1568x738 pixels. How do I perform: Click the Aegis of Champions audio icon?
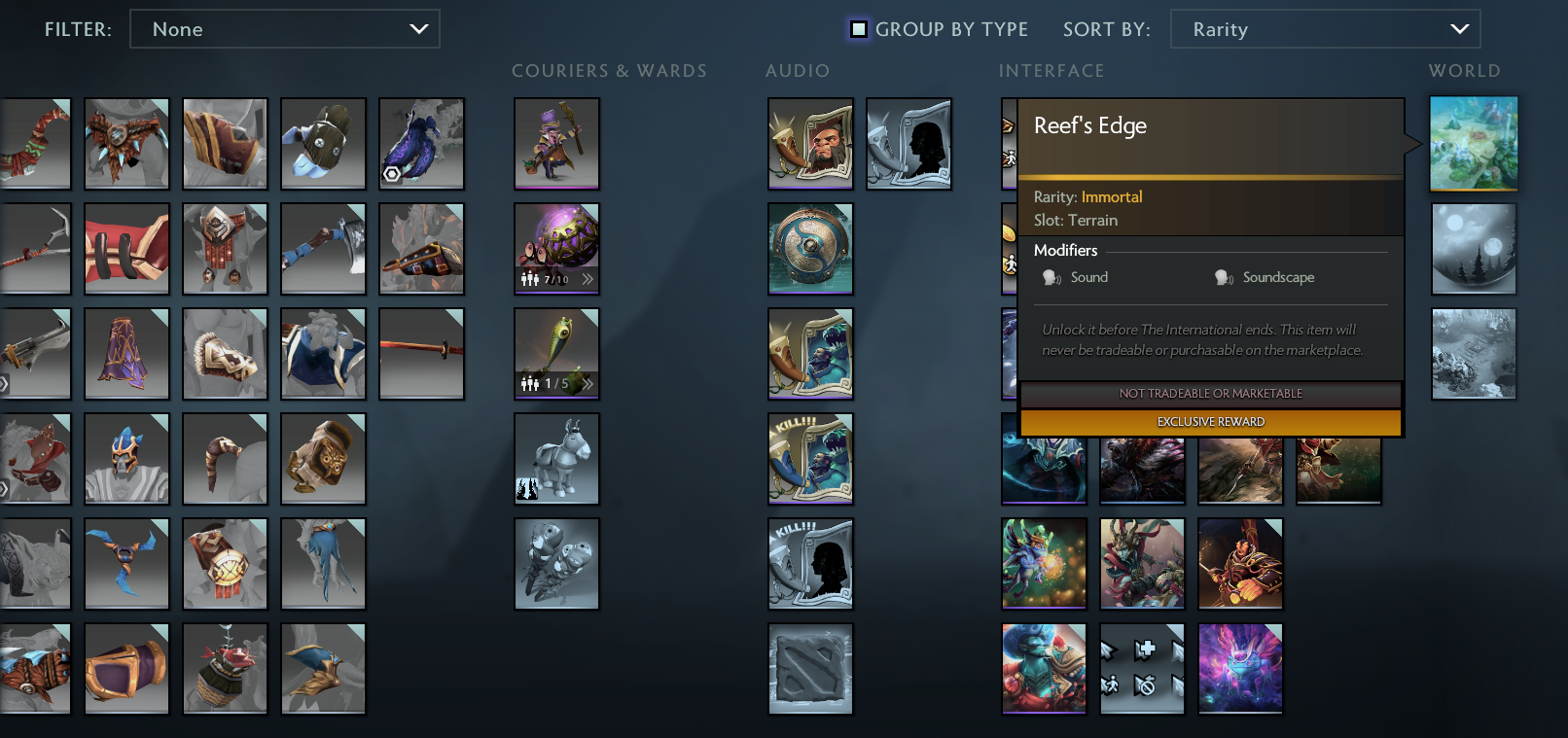tap(810, 248)
